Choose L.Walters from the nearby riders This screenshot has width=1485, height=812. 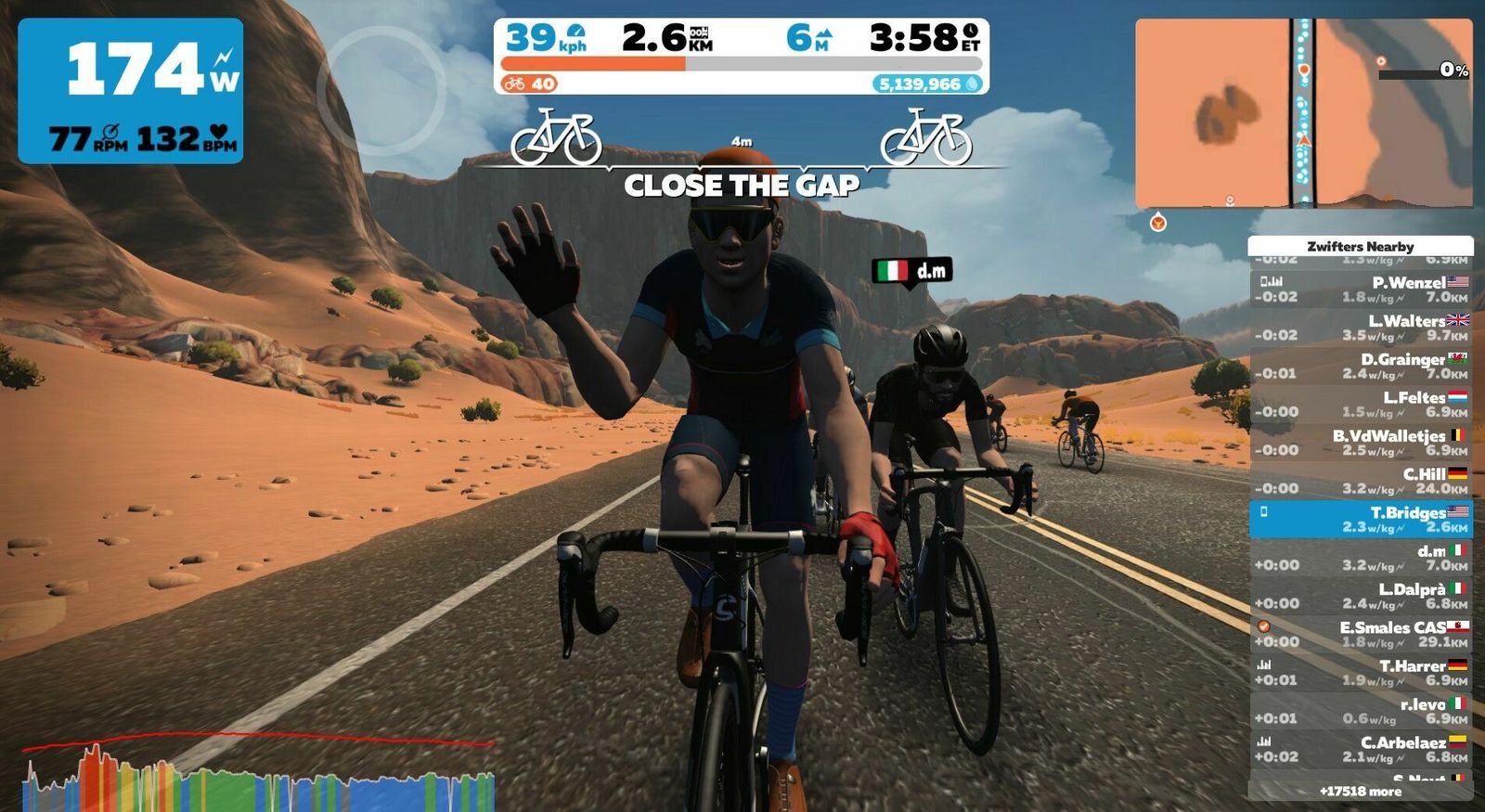[x=1361, y=328]
